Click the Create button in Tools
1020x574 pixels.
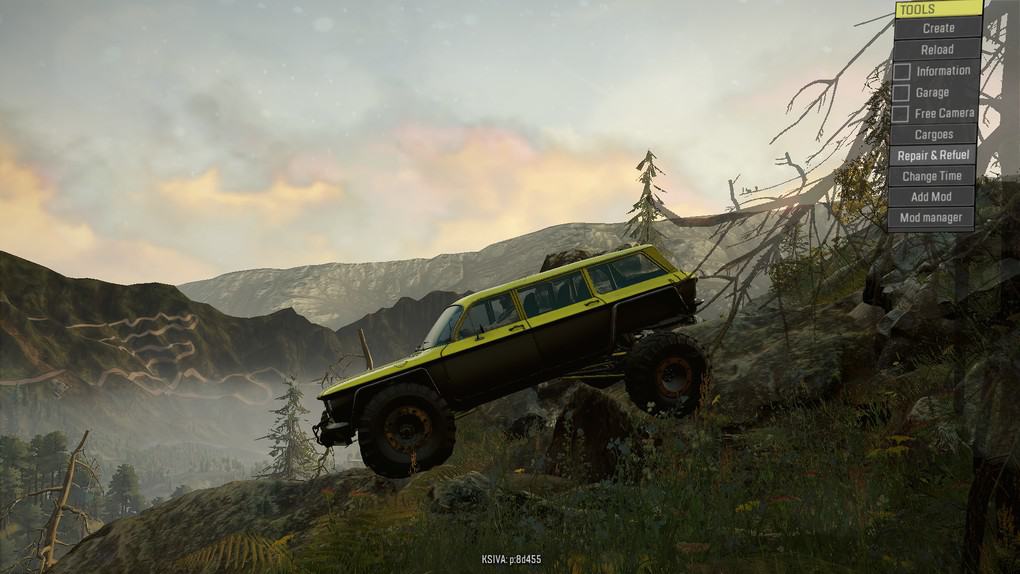(938, 28)
